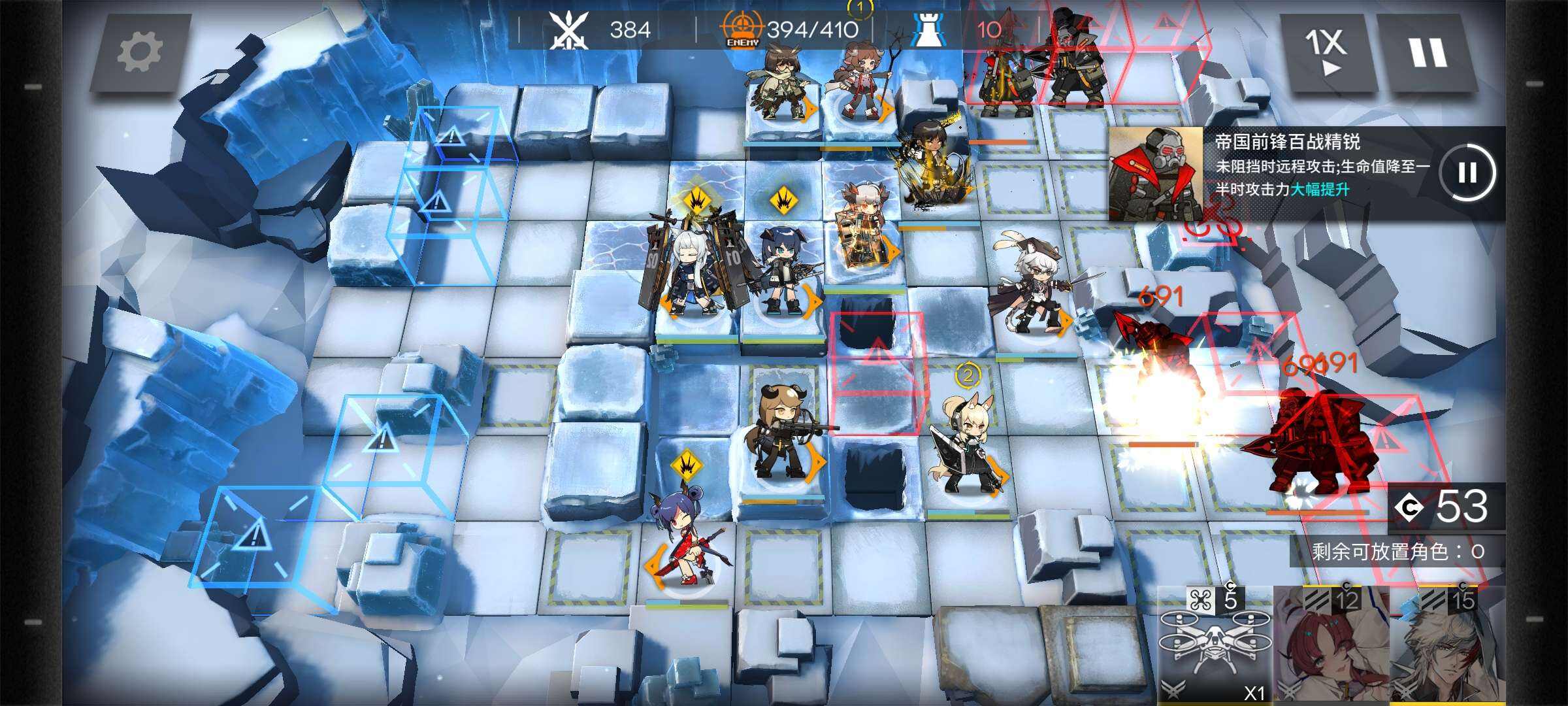Click the circular pause button on enemy info panel
This screenshot has height=706, width=1568.
(1467, 173)
